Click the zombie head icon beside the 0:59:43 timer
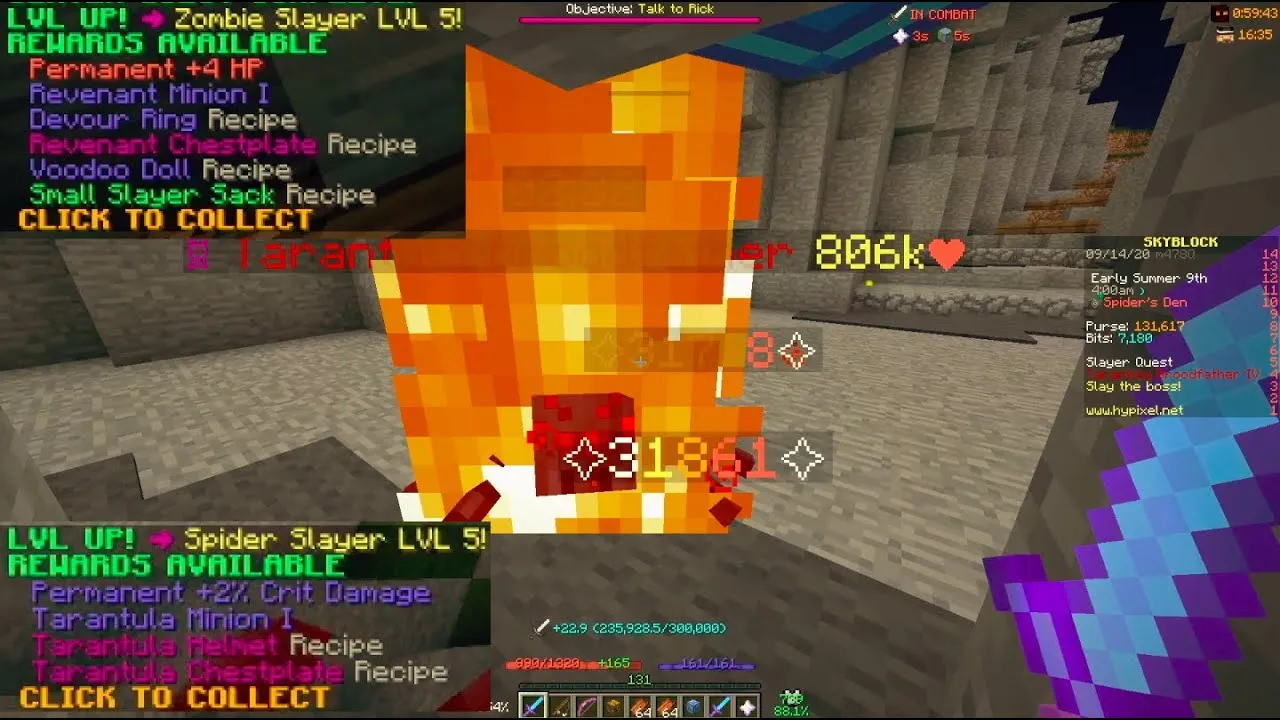The image size is (1280, 720). tap(1222, 12)
